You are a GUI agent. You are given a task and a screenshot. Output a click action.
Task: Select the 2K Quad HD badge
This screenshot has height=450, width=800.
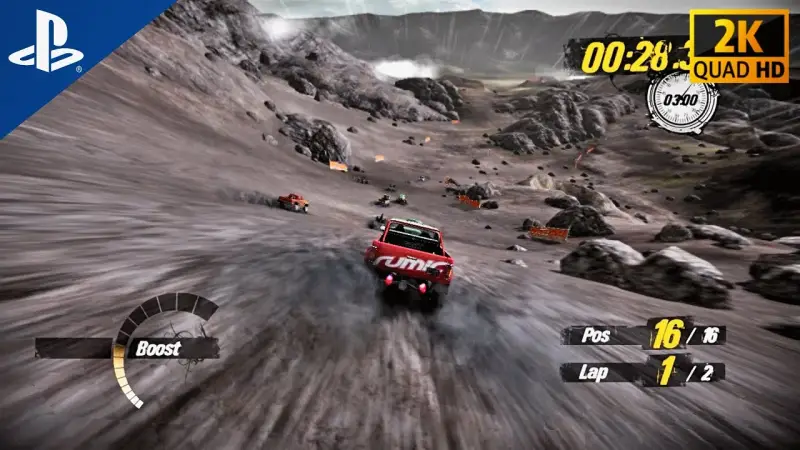[x=741, y=43]
